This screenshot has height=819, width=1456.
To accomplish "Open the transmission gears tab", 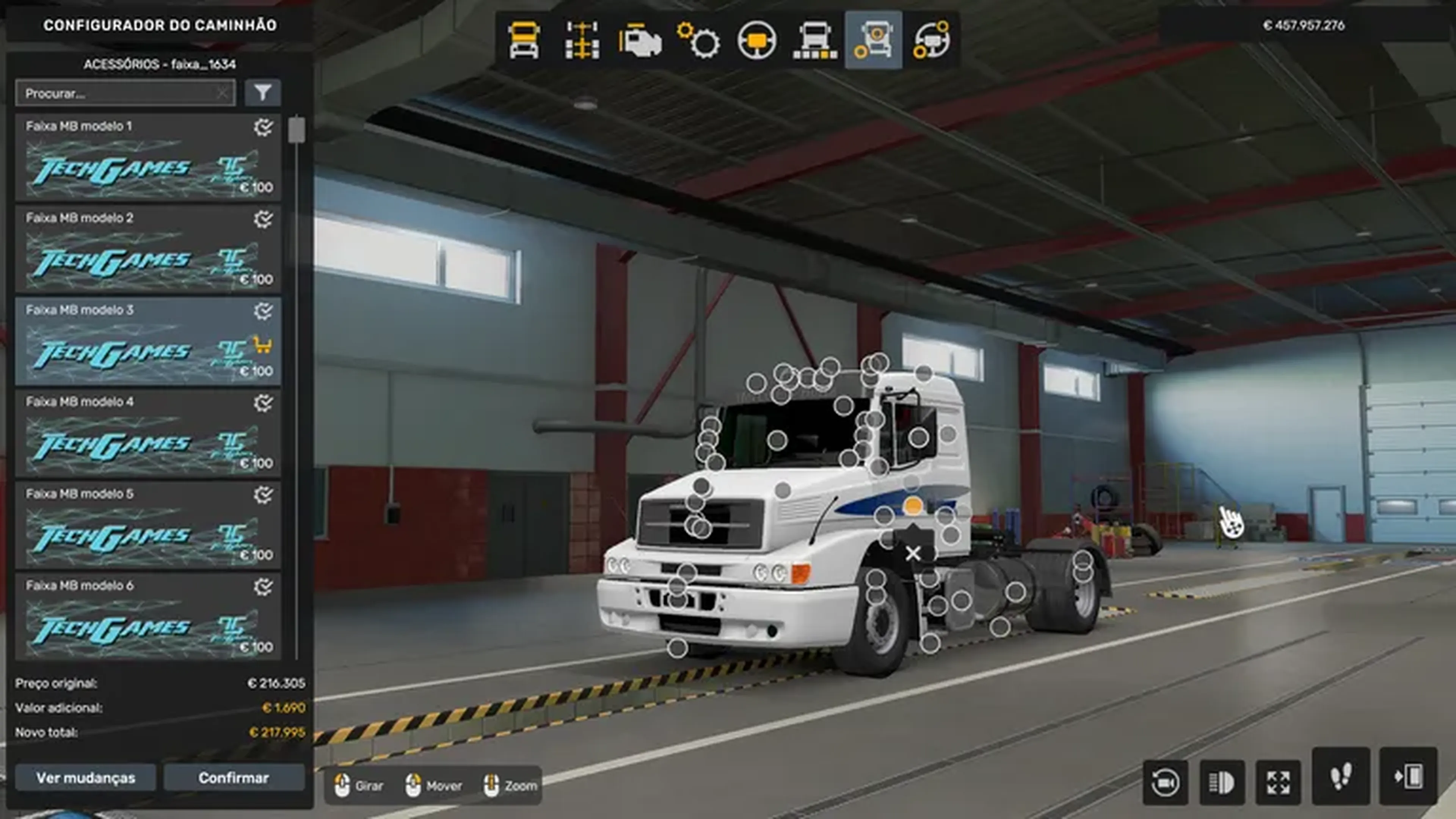I will 698,40.
